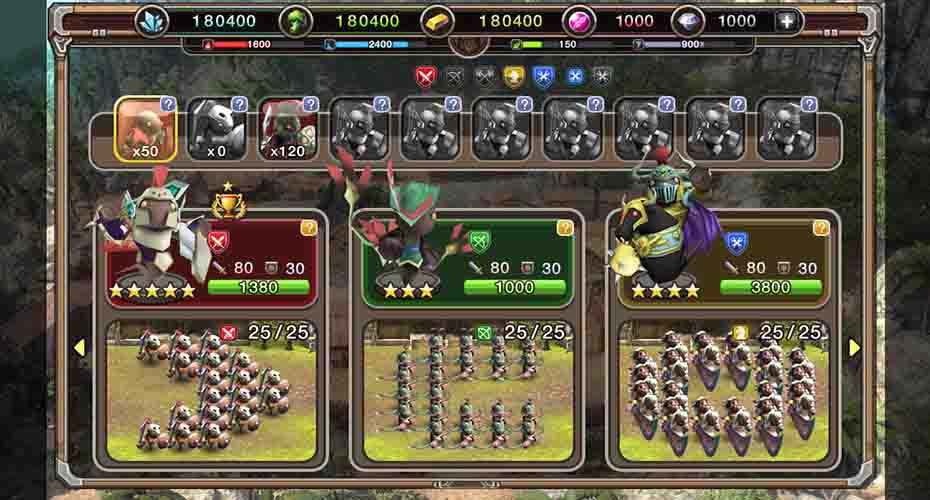Show the next squads with the right arrow

(854, 347)
